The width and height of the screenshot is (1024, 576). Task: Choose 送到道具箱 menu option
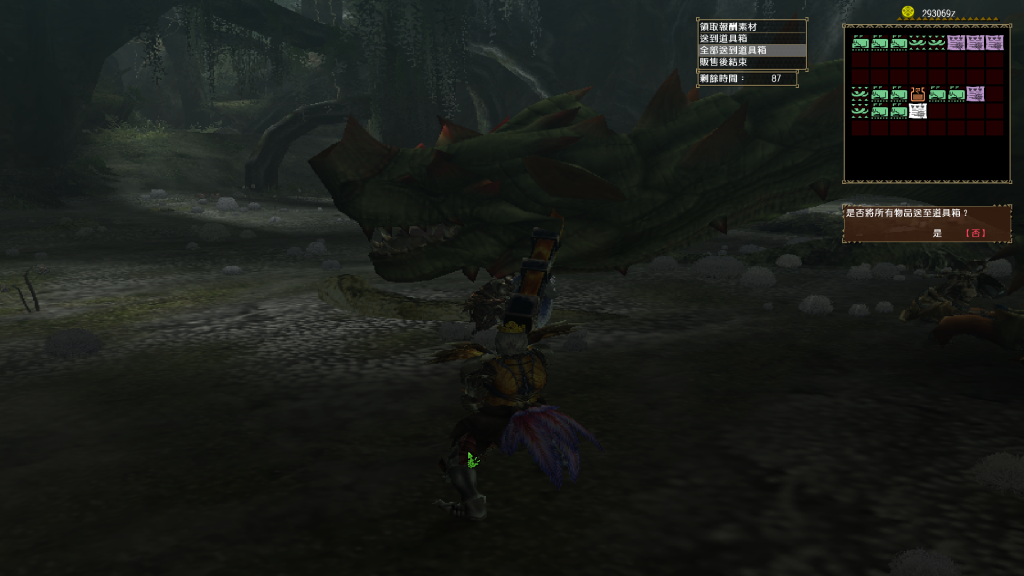(x=736, y=38)
